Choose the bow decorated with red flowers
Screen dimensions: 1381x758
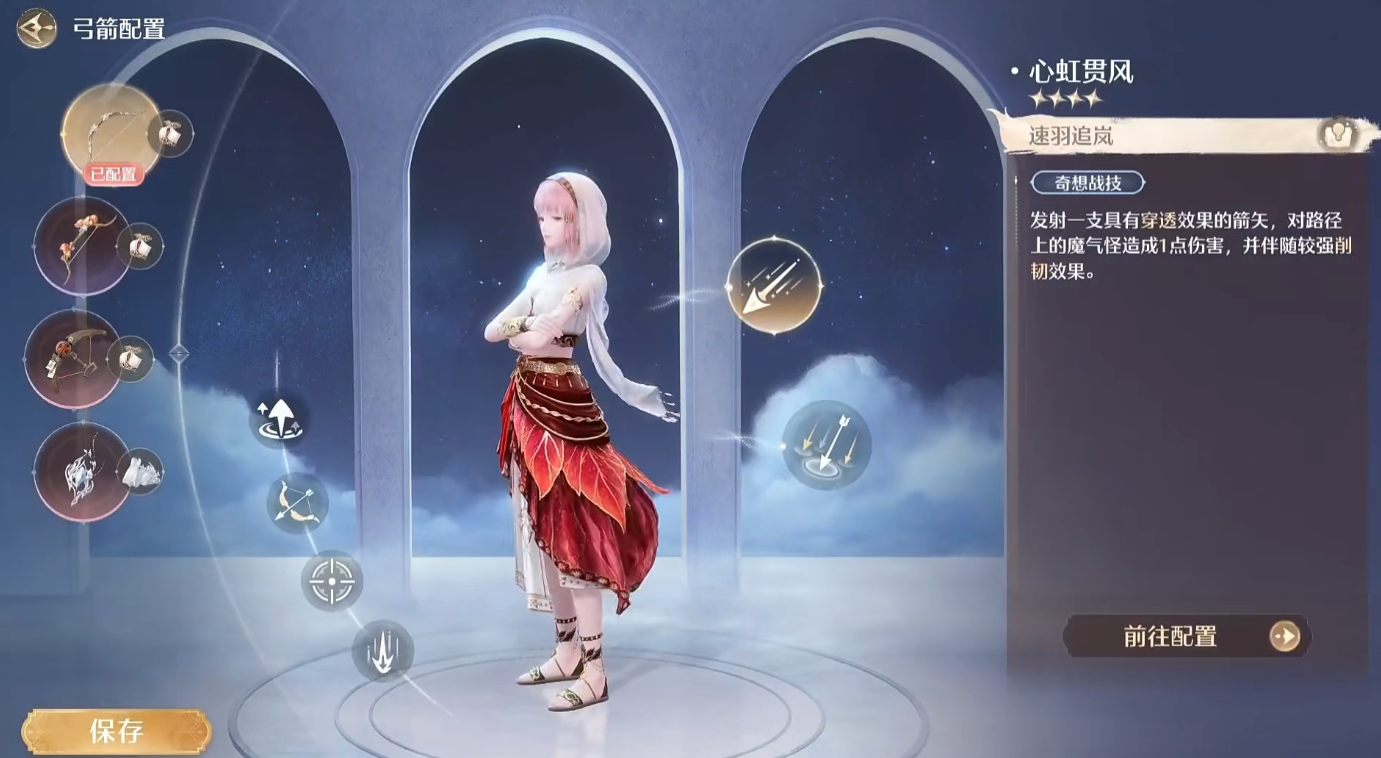tap(82, 245)
